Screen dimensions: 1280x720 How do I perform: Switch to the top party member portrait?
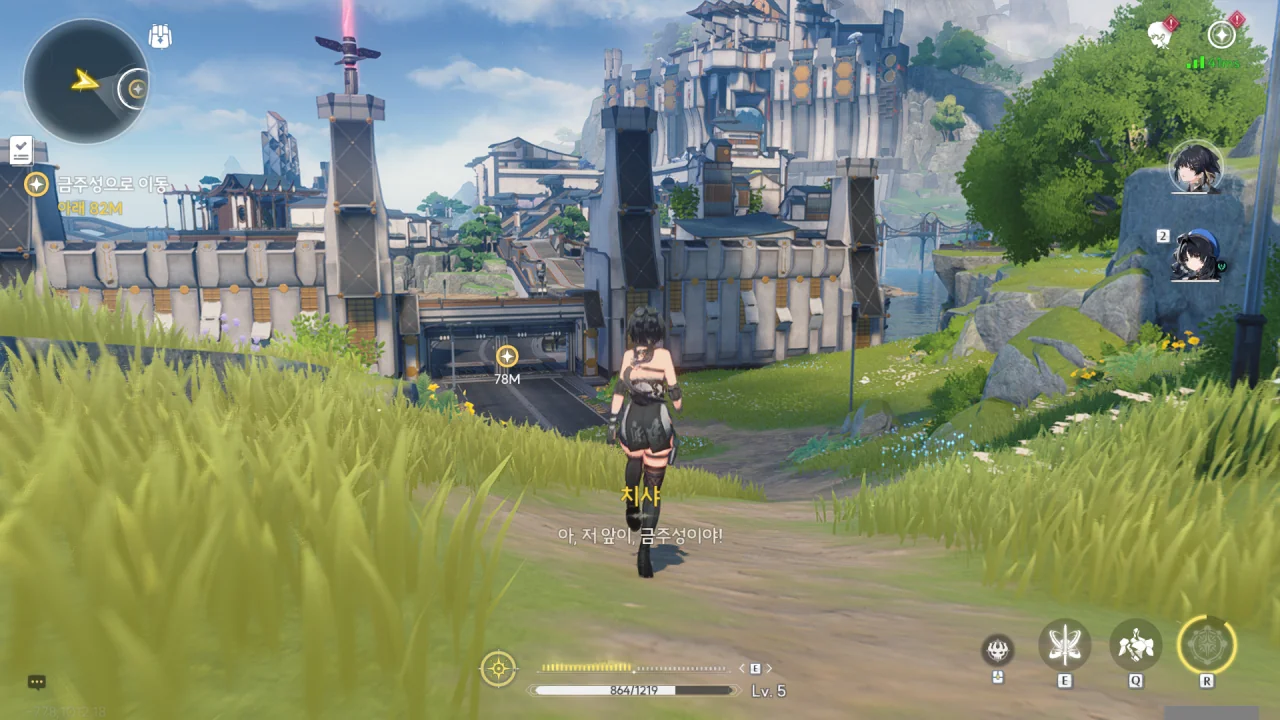pyautogui.click(x=1195, y=167)
